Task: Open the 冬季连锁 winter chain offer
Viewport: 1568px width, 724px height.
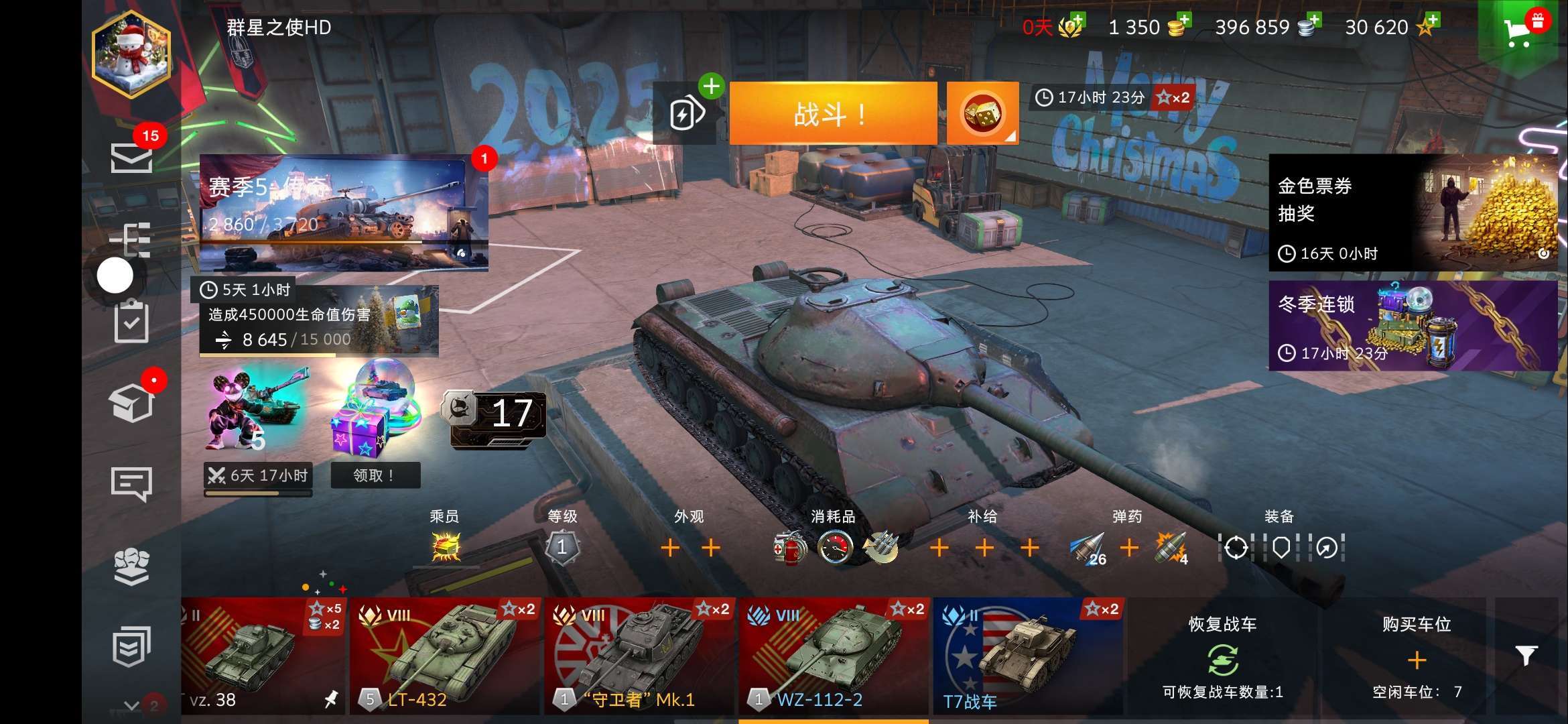Action: pos(1413,326)
